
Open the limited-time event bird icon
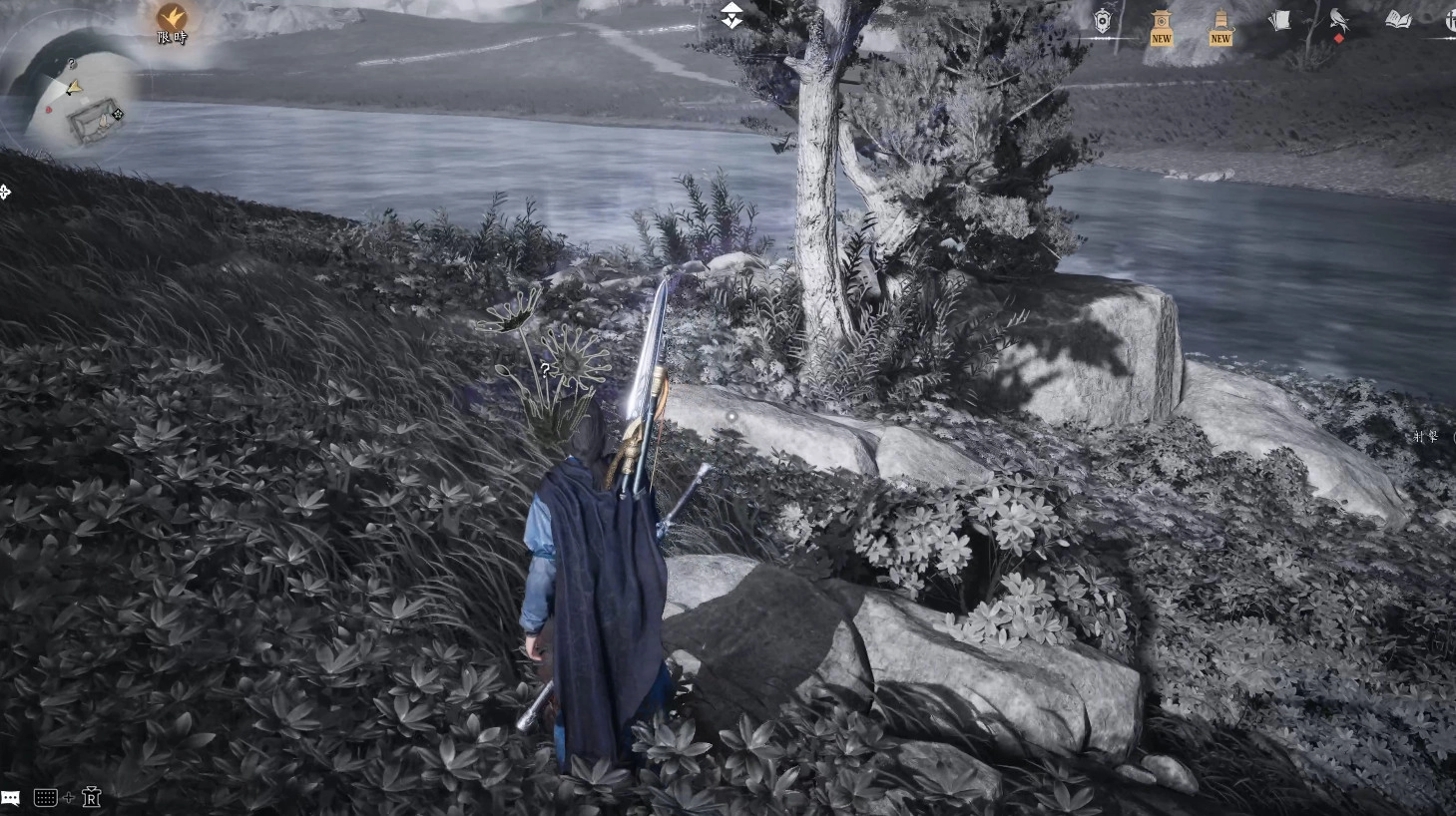tap(172, 18)
